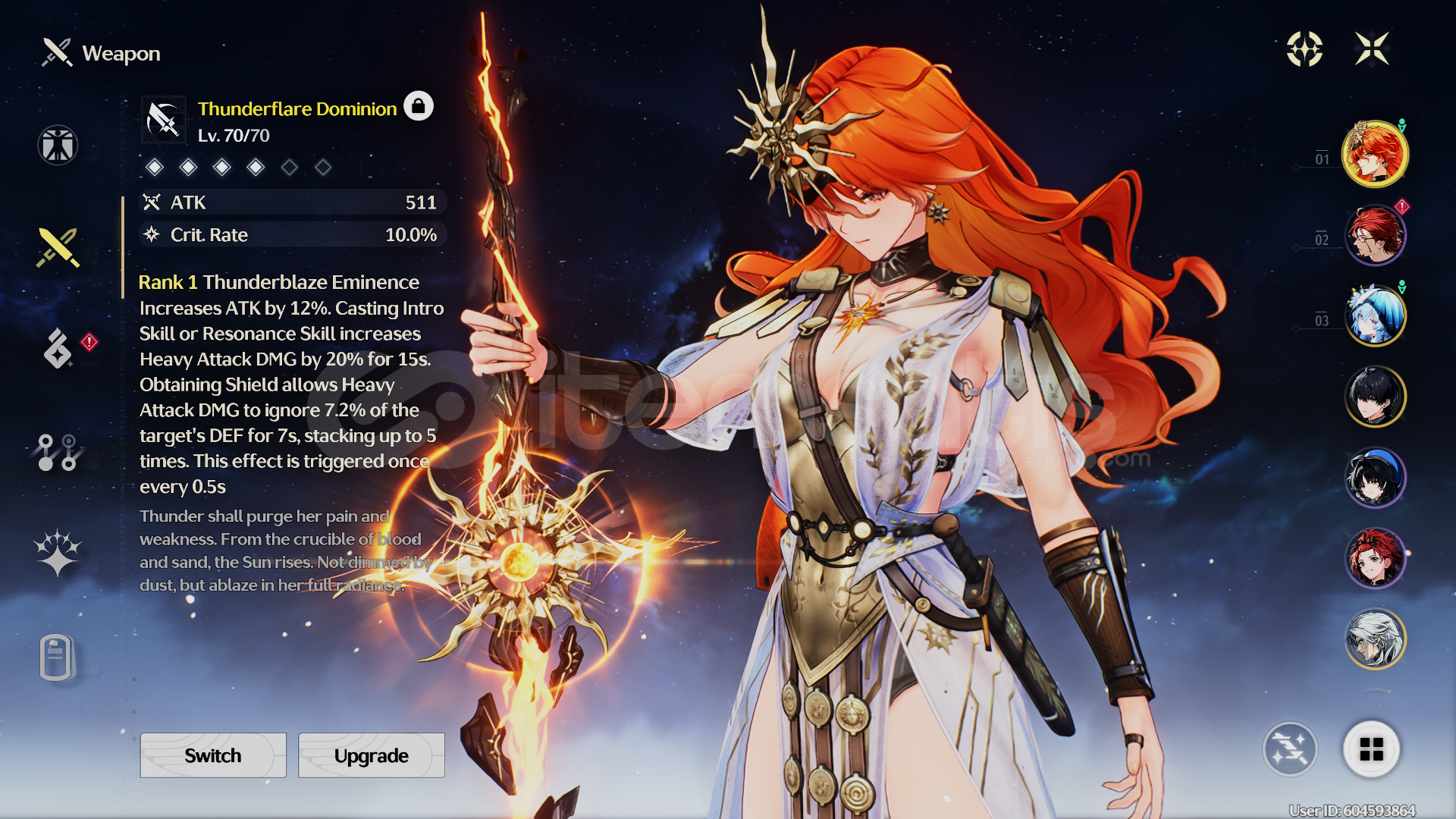The image size is (1456, 819).
Task: Select the orange-haired character in slot 01
Action: (x=1375, y=154)
